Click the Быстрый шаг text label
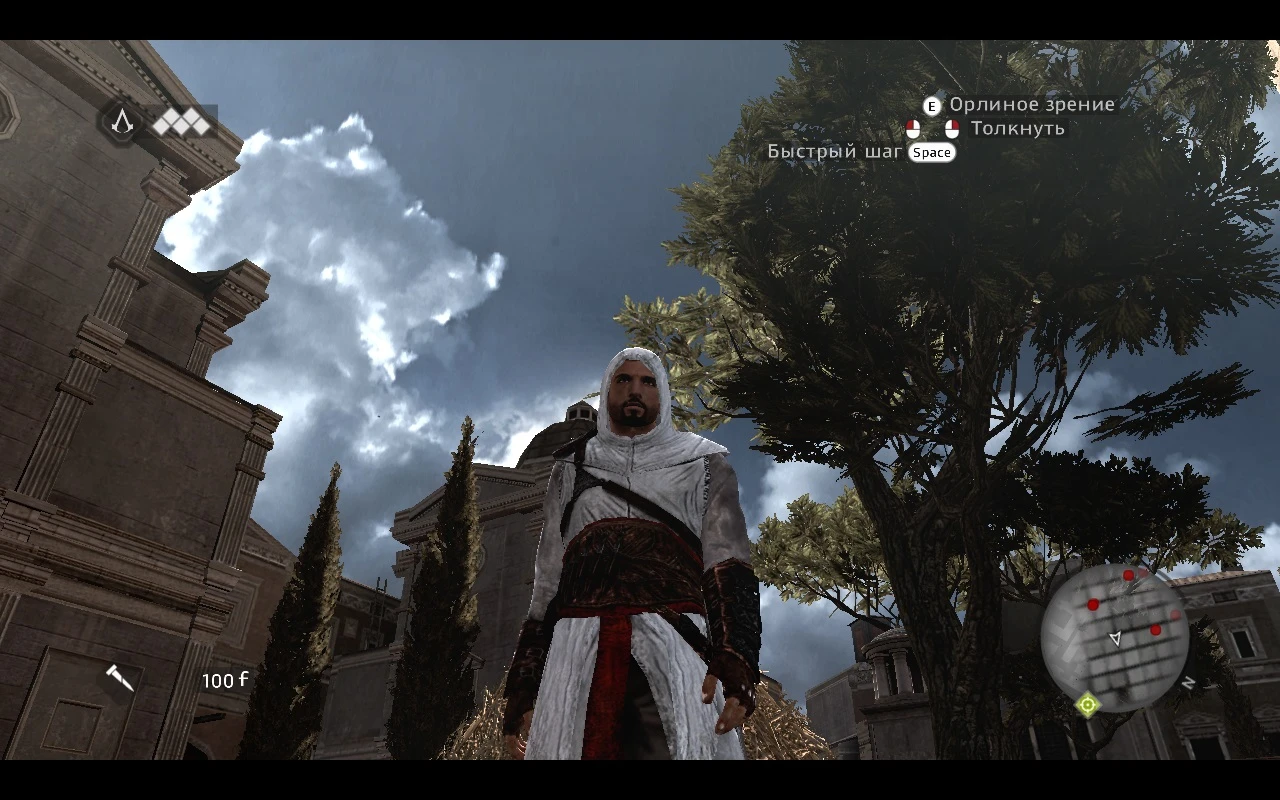Screen dimensions: 1280x800 coord(835,151)
